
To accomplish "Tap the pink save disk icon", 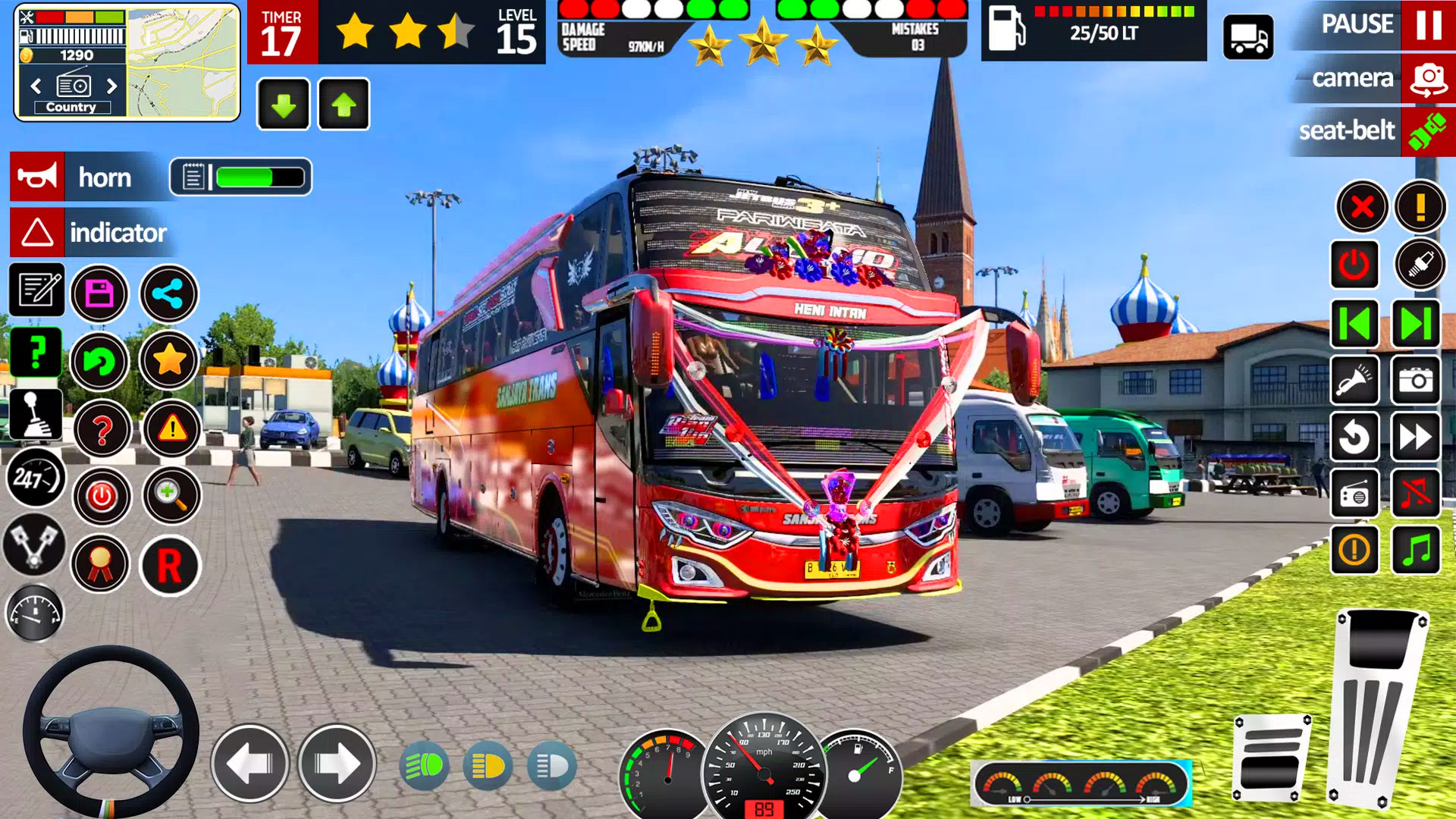I will [x=99, y=293].
